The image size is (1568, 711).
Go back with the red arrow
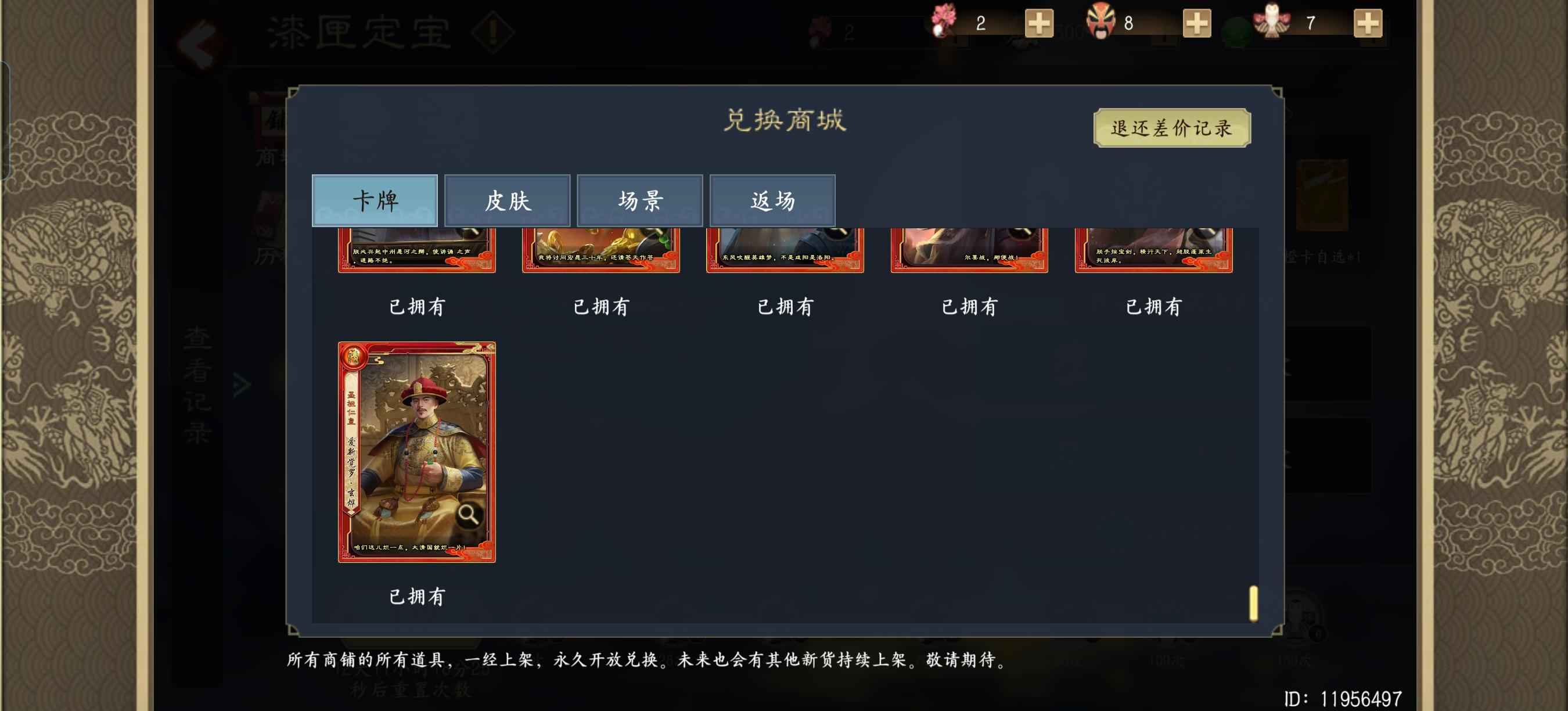198,44
